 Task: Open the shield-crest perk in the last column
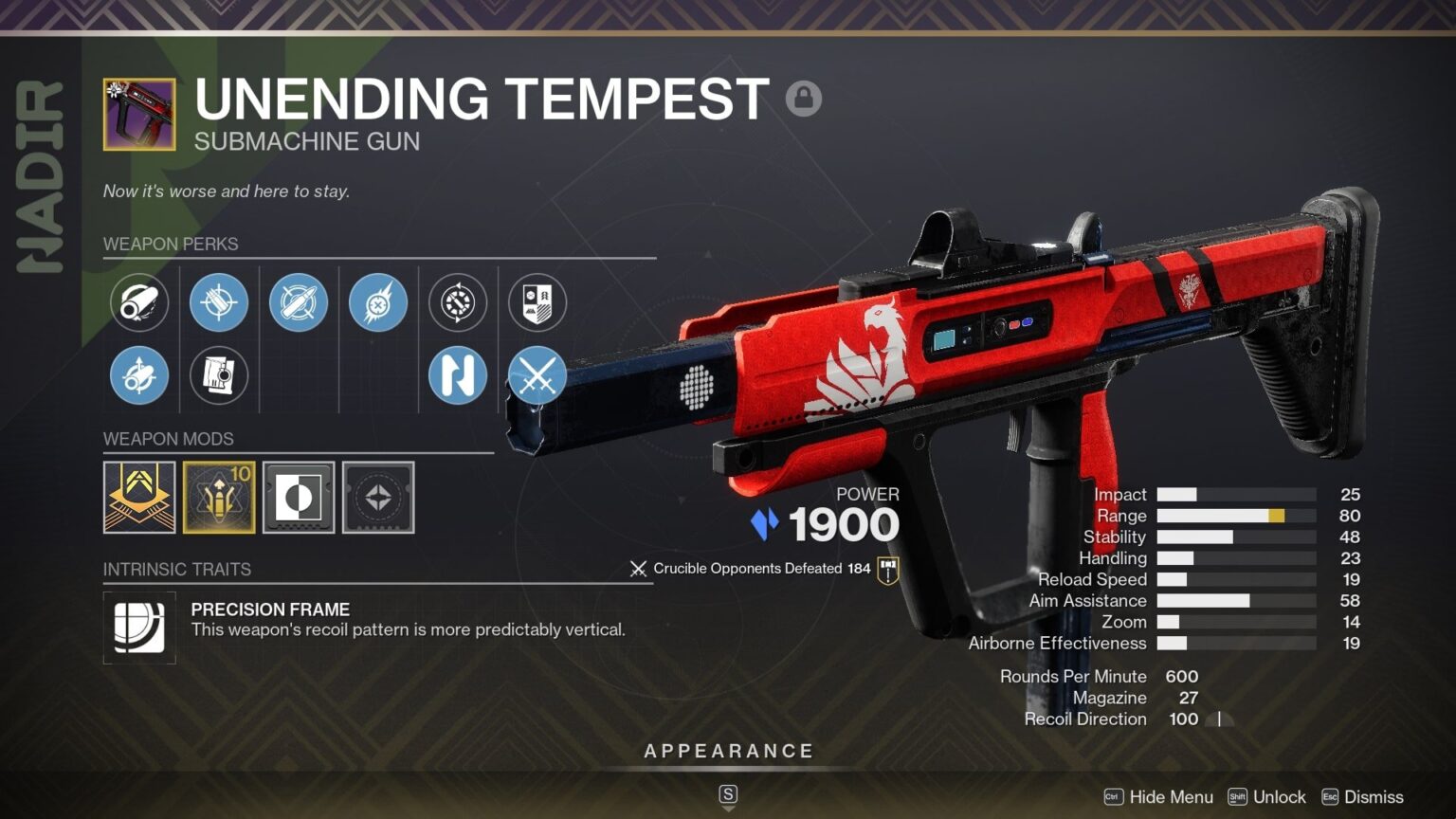coord(537,302)
